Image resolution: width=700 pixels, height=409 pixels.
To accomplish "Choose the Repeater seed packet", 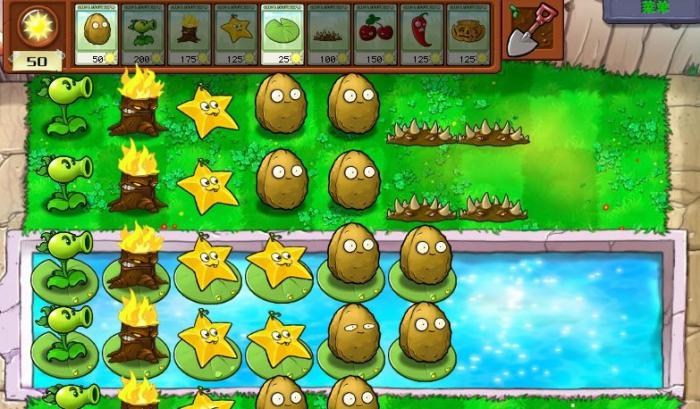I will pyautogui.click(x=143, y=35).
